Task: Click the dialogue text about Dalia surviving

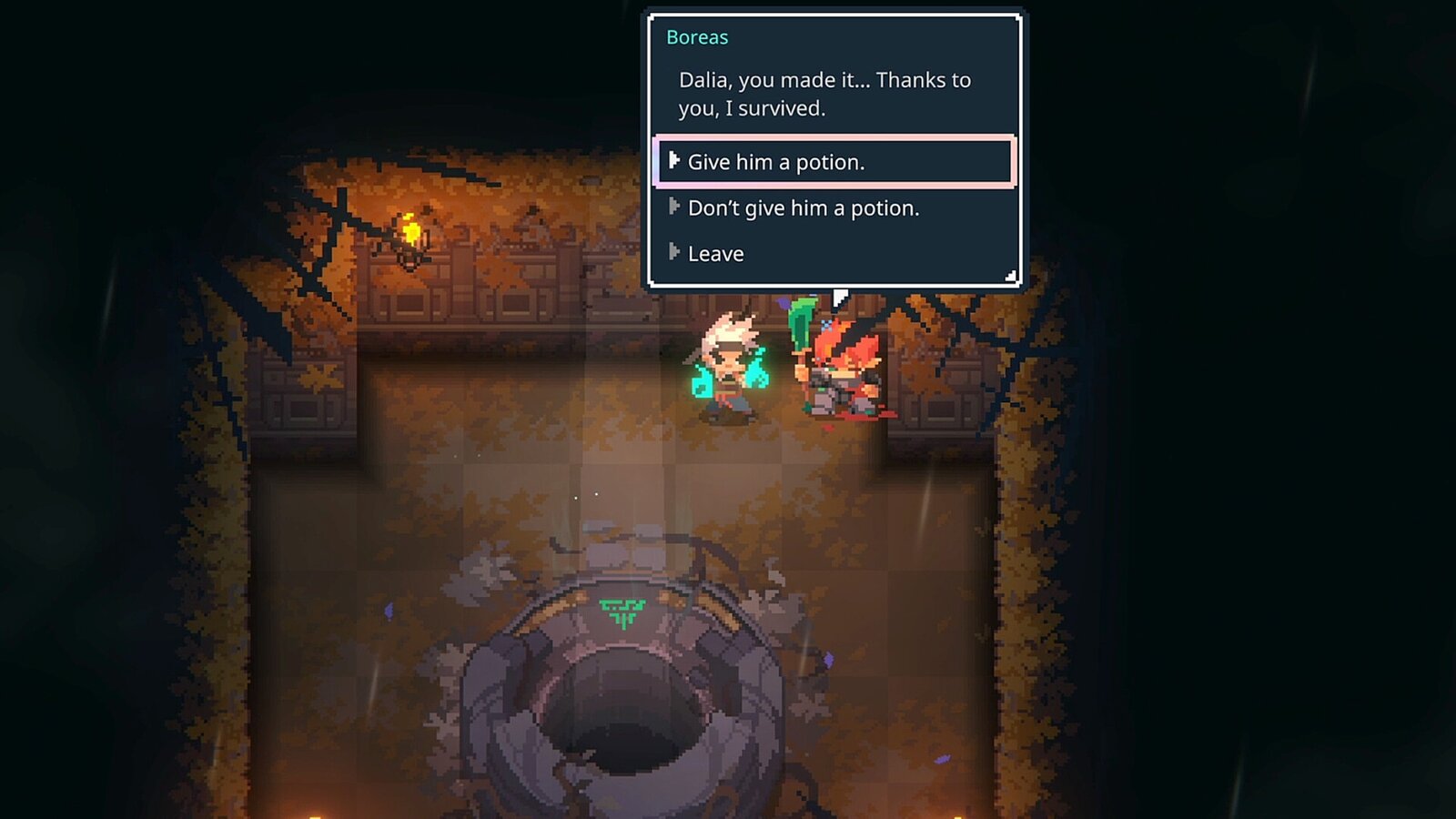Action: 824,93
